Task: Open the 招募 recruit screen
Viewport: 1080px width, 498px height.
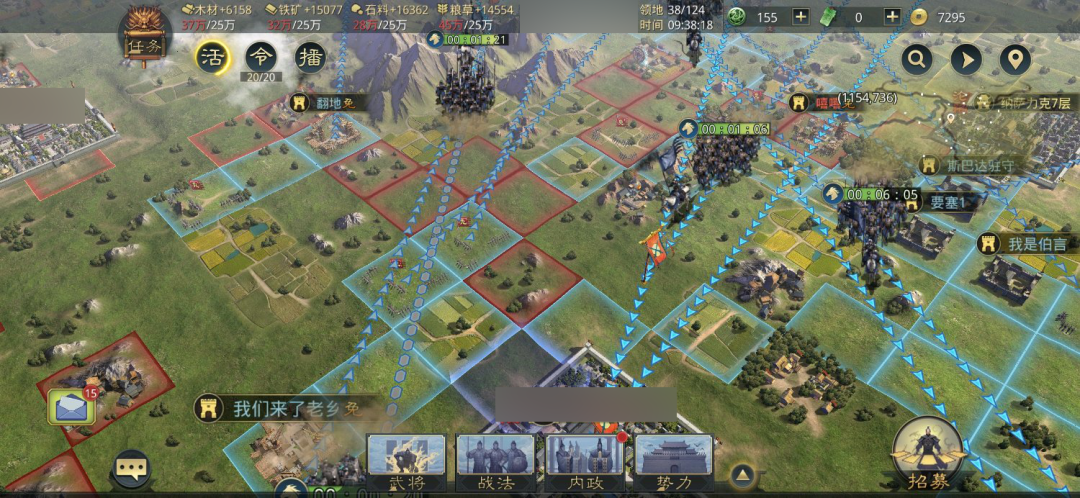Action: tap(928, 453)
